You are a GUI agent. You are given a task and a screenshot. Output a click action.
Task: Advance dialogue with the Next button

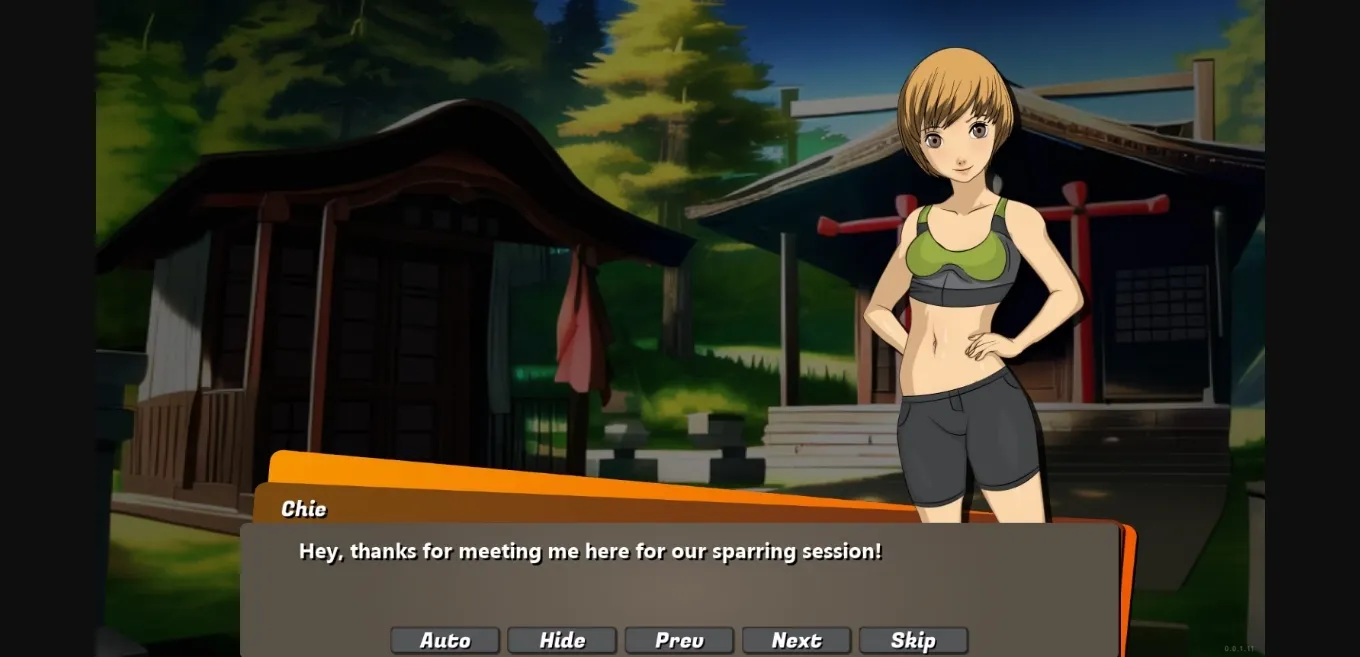point(796,640)
